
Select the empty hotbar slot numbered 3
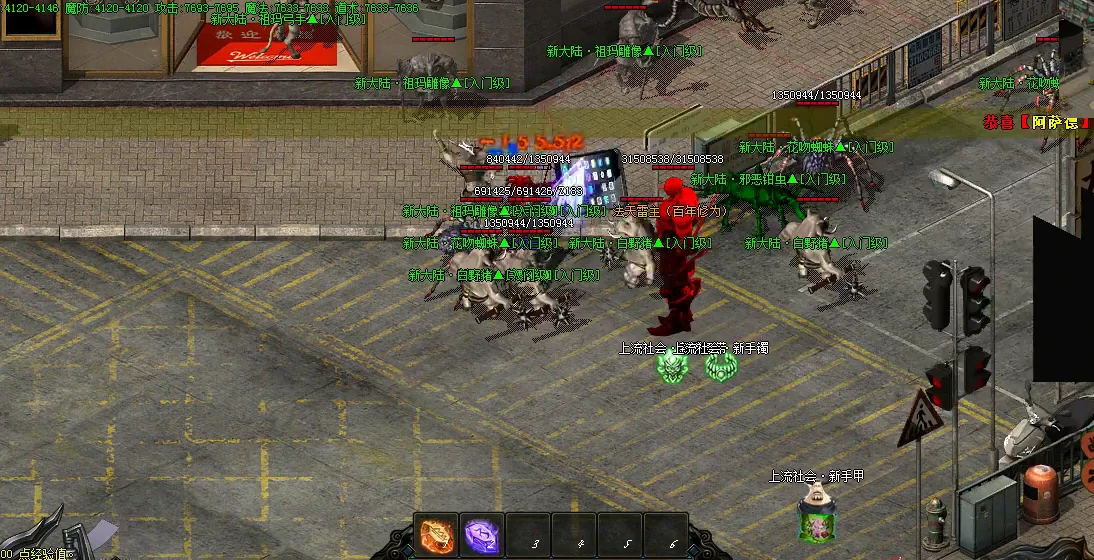click(x=528, y=536)
